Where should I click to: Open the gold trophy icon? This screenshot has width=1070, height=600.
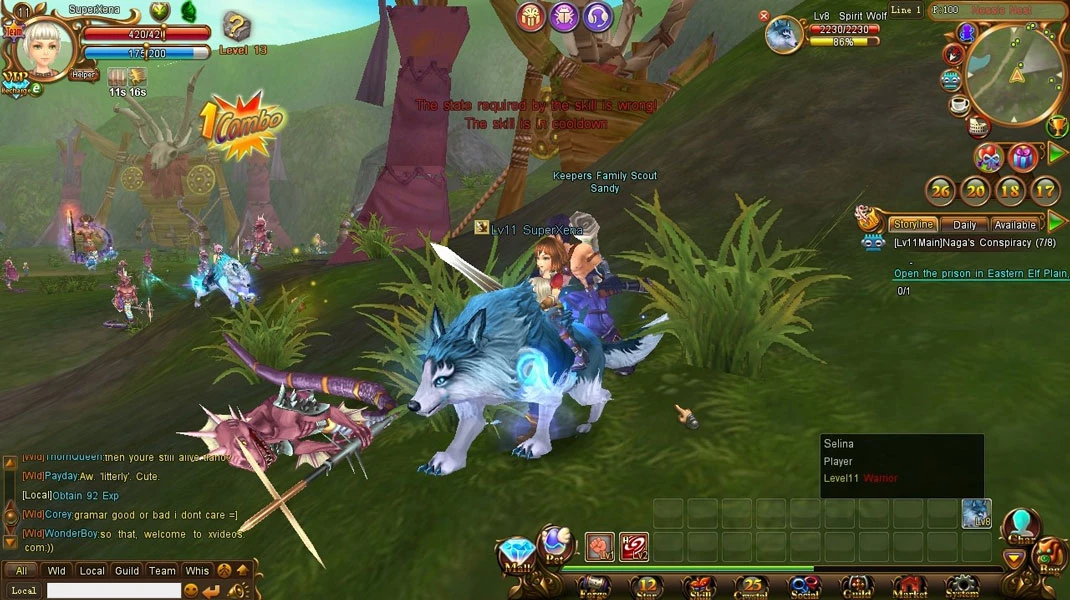[x=1056, y=126]
